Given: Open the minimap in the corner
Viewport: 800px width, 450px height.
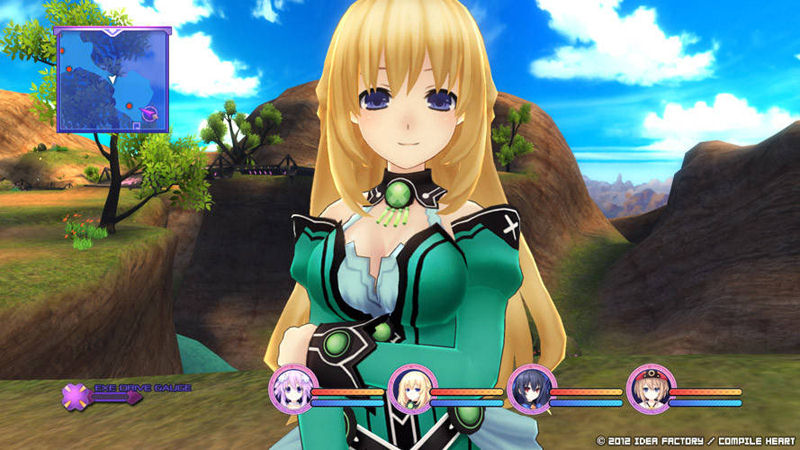Looking at the screenshot, I should 112,79.
